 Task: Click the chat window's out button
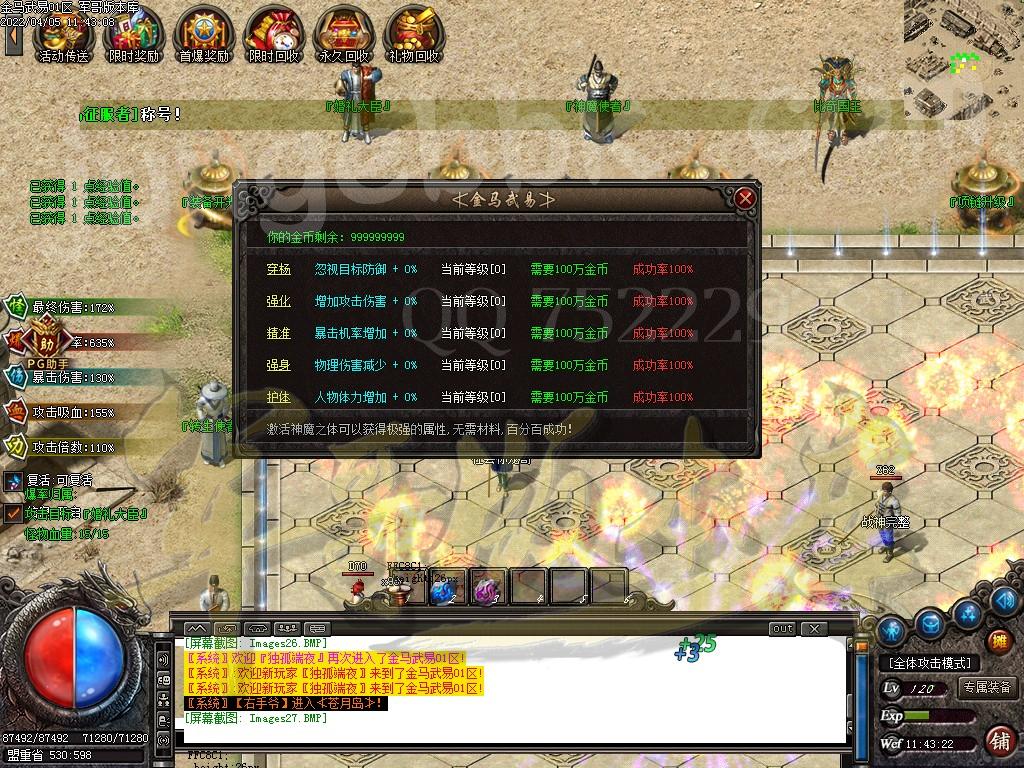coord(782,629)
